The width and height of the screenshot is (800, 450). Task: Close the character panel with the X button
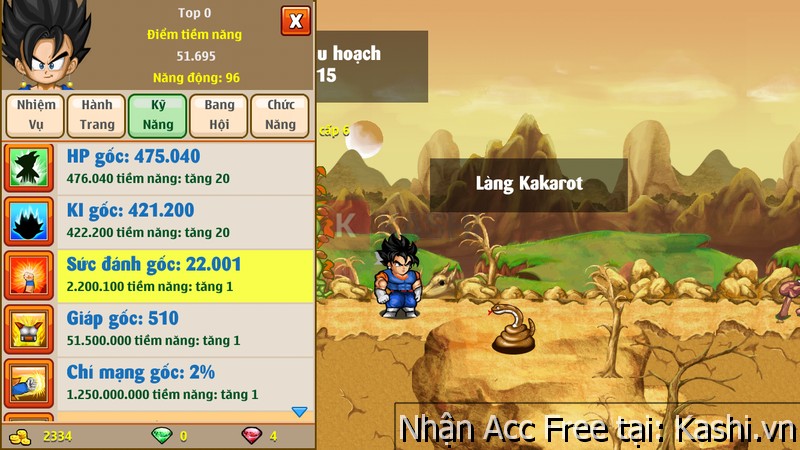(x=295, y=20)
